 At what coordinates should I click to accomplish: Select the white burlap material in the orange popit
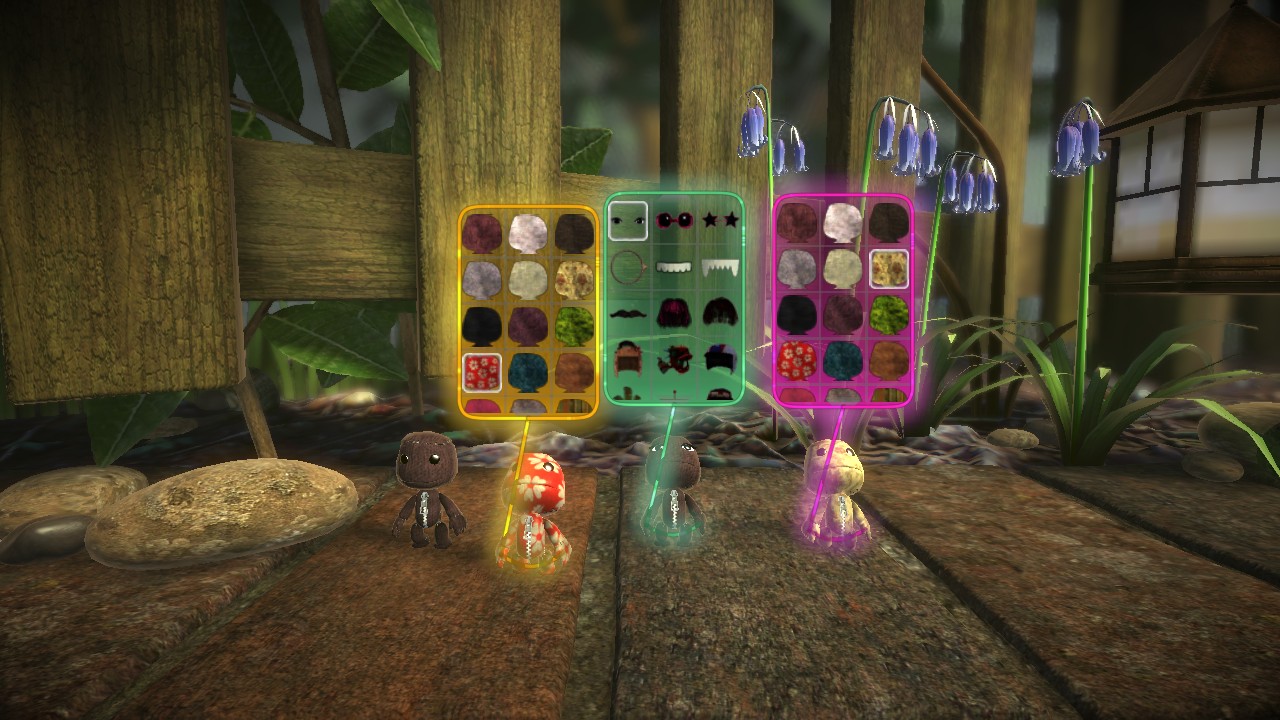(x=527, y=233)
